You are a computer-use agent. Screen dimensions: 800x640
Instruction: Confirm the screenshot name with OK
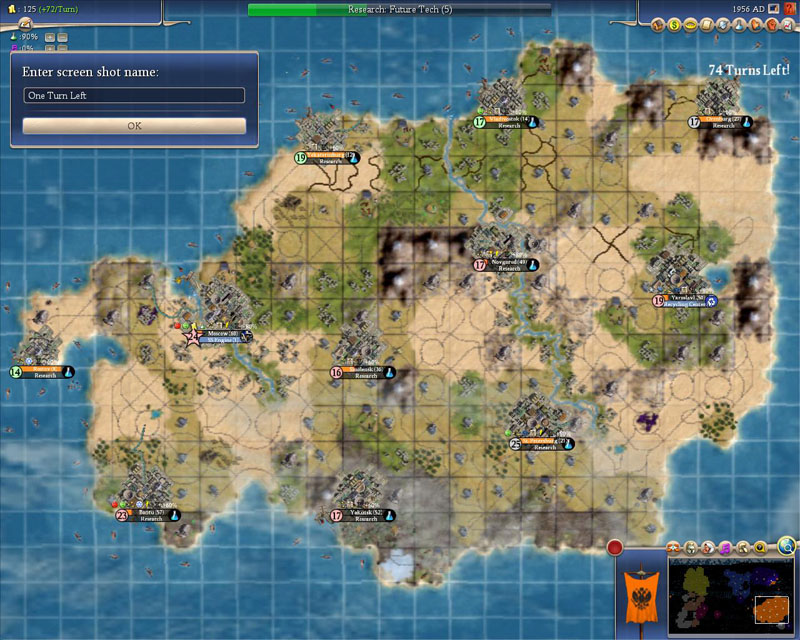[x=134, y=126]
